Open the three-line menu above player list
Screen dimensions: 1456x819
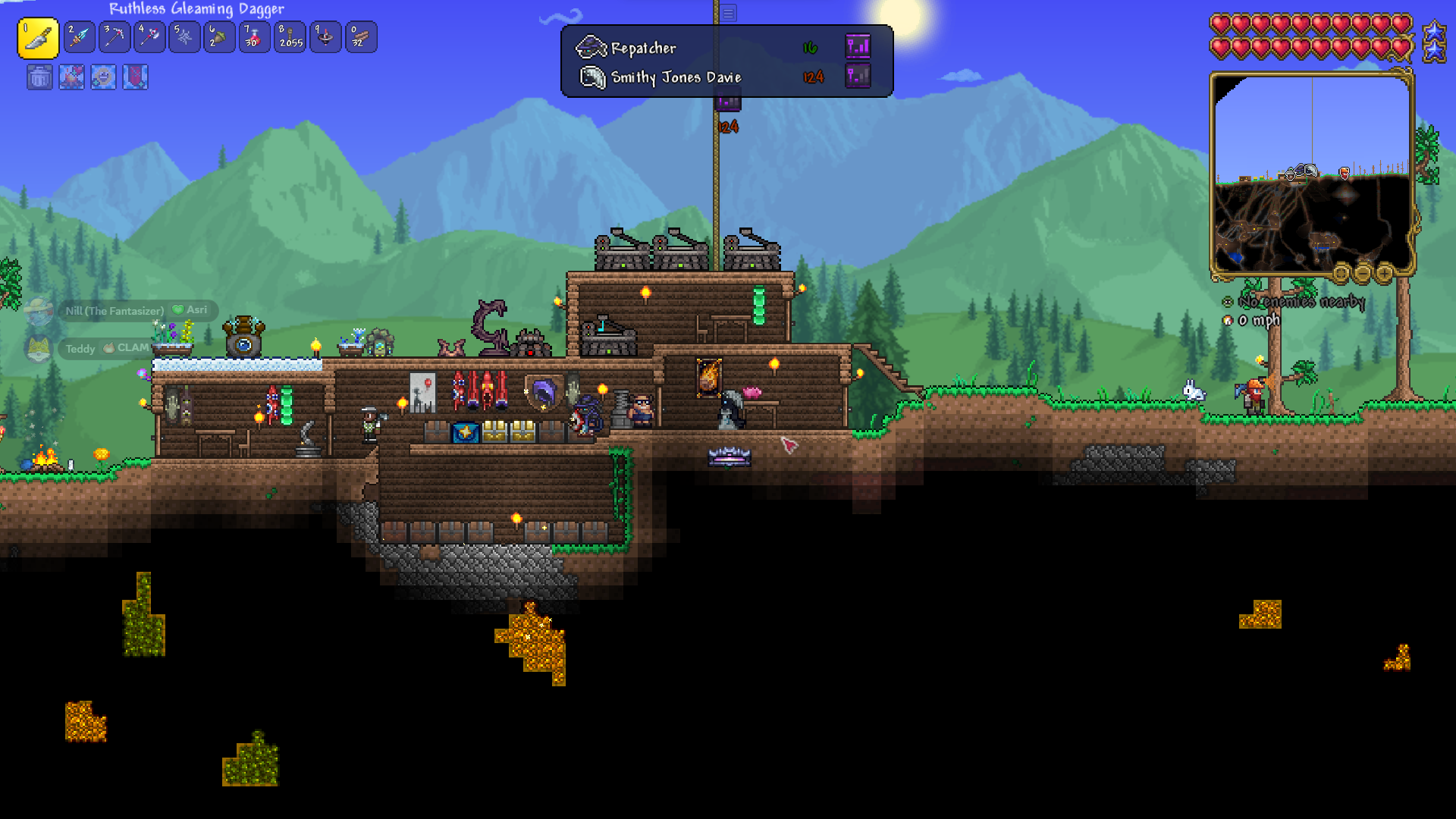coord(728,13)
